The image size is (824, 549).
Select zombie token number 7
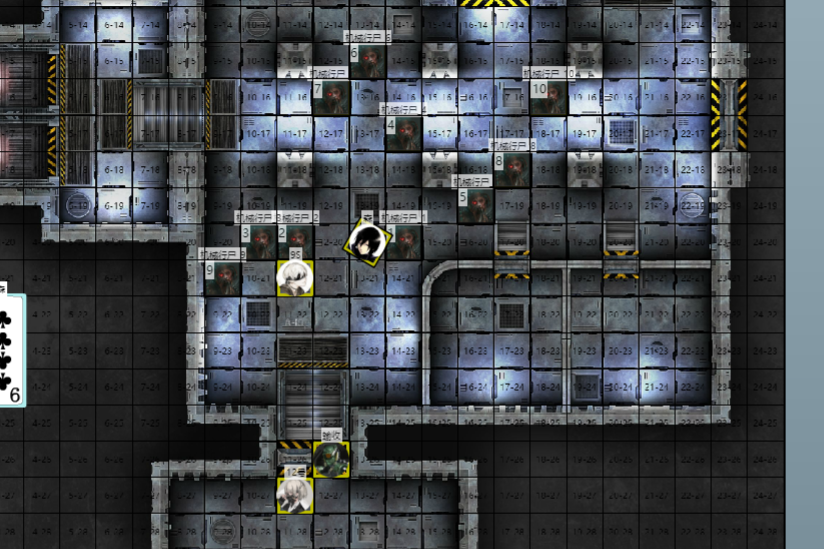click(x=332, y=97)
